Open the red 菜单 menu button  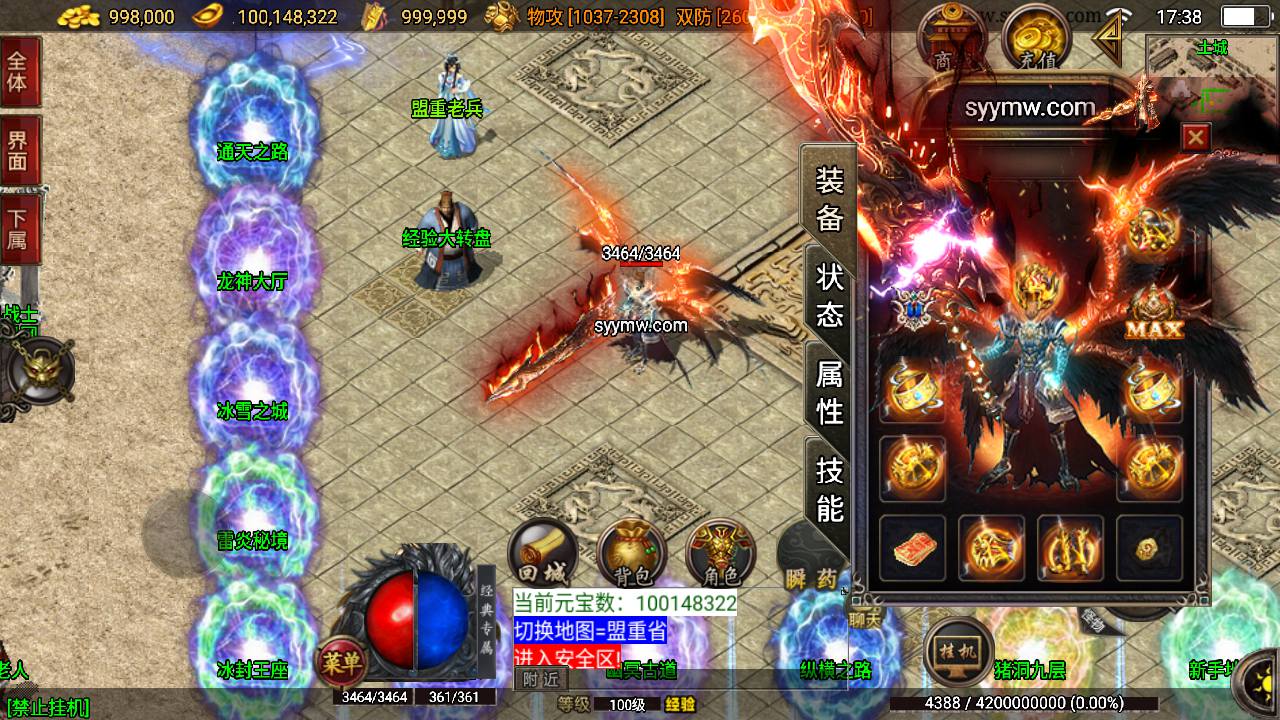(x=342, y=661)
